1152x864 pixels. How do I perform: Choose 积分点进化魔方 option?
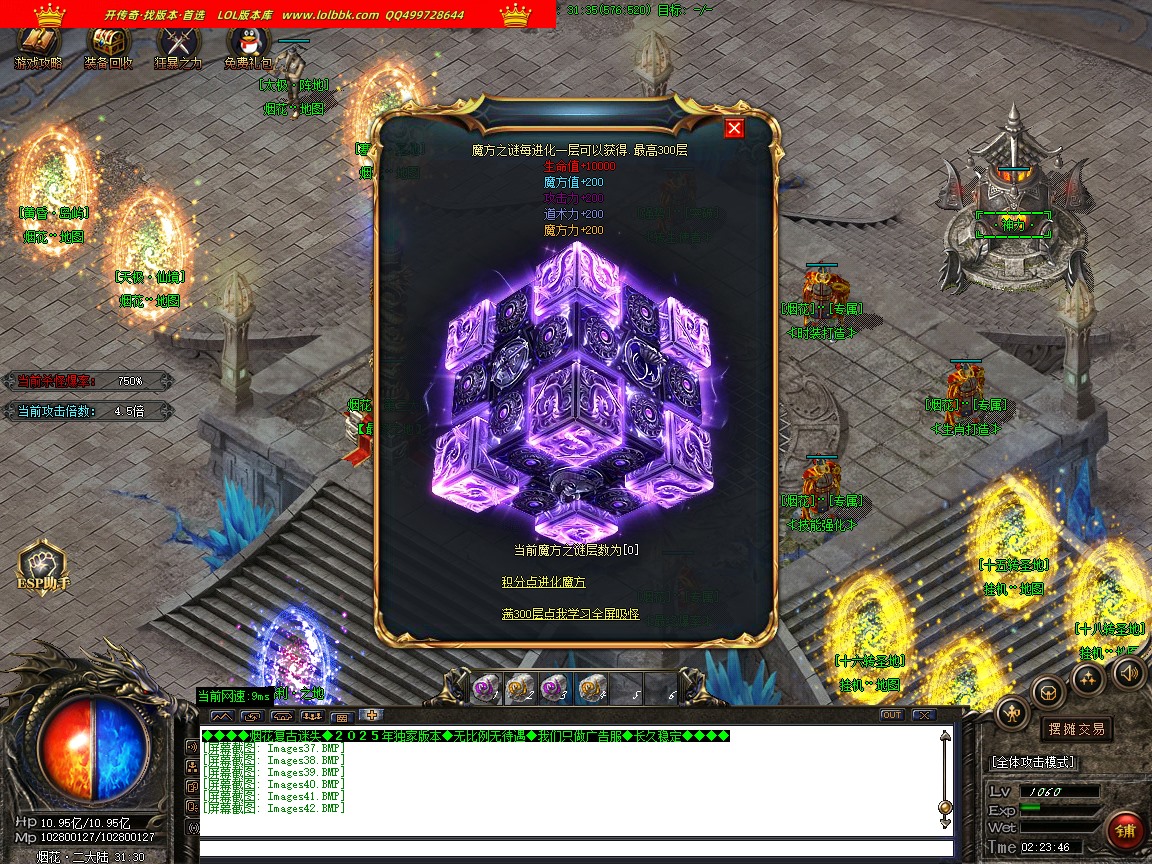tap(544, 582)
